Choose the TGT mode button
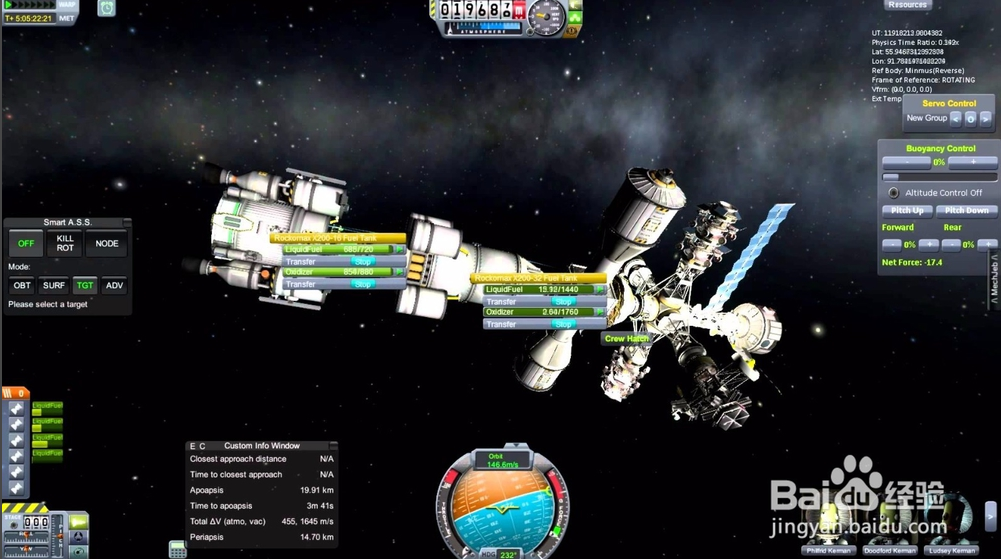 (x=85, y=285)
